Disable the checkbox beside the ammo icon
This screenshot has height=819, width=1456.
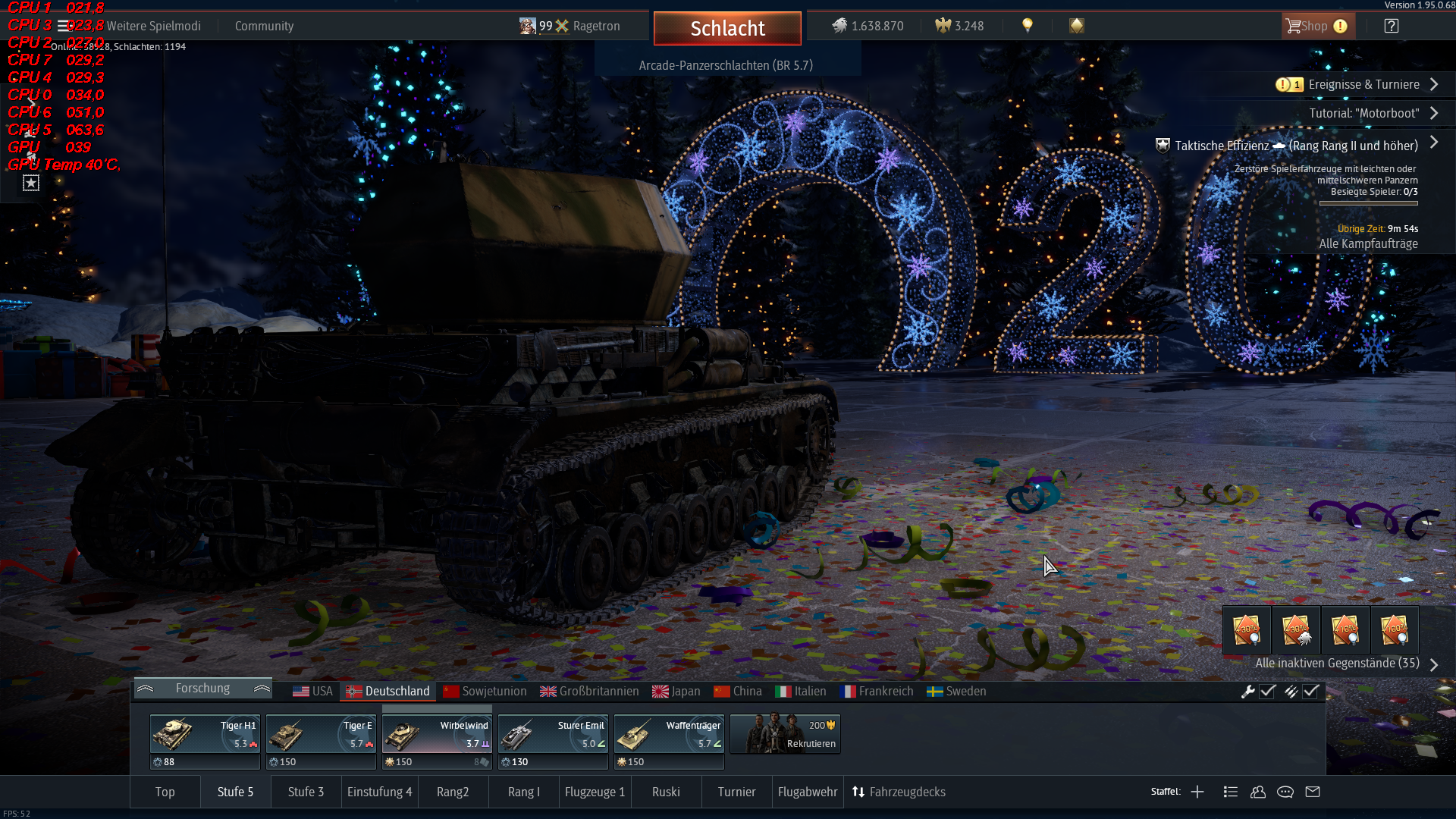[1311, 691]
